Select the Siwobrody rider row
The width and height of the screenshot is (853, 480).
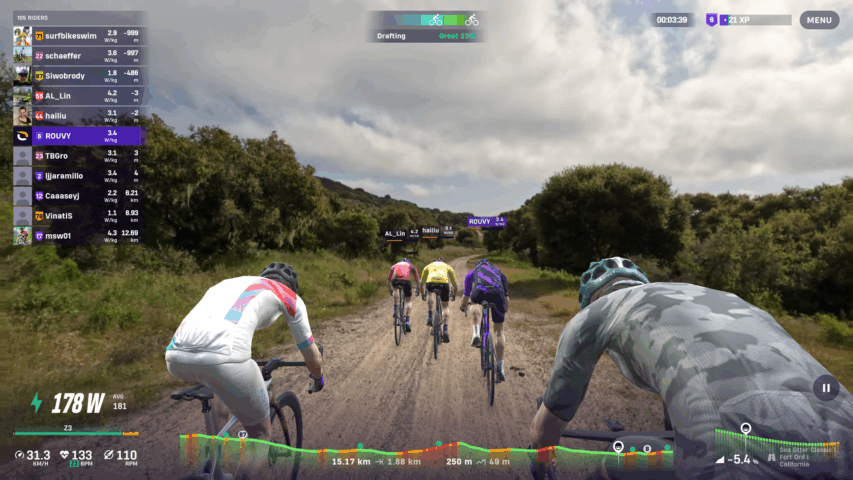pyautogui.click(x=78, y=76)
